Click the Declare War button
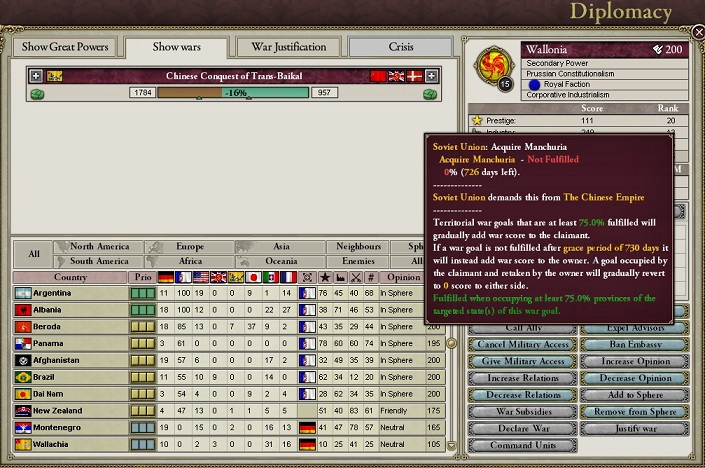Screen dimensions: 705x468 click(x=525, y=429)
